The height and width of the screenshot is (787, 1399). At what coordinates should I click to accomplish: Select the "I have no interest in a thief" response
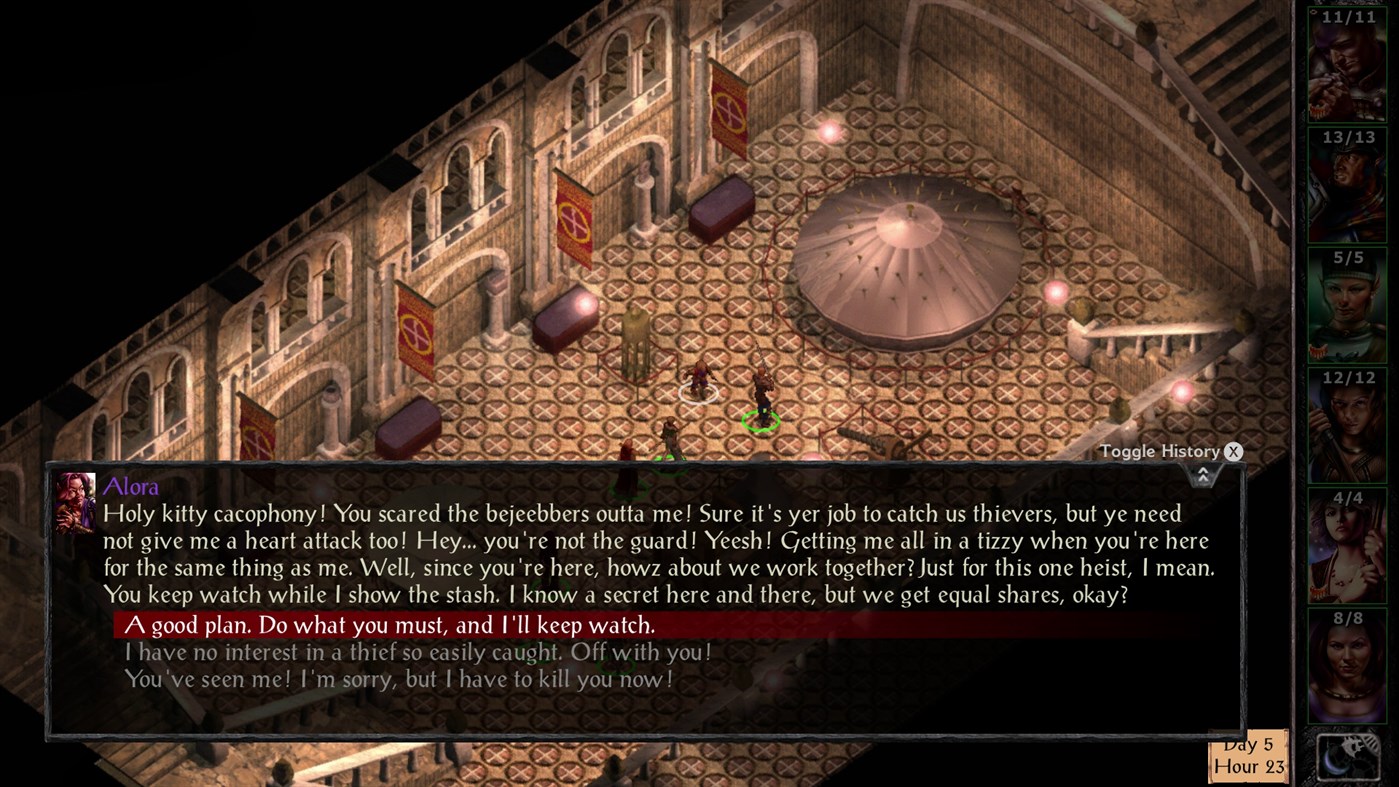point(420,651)
